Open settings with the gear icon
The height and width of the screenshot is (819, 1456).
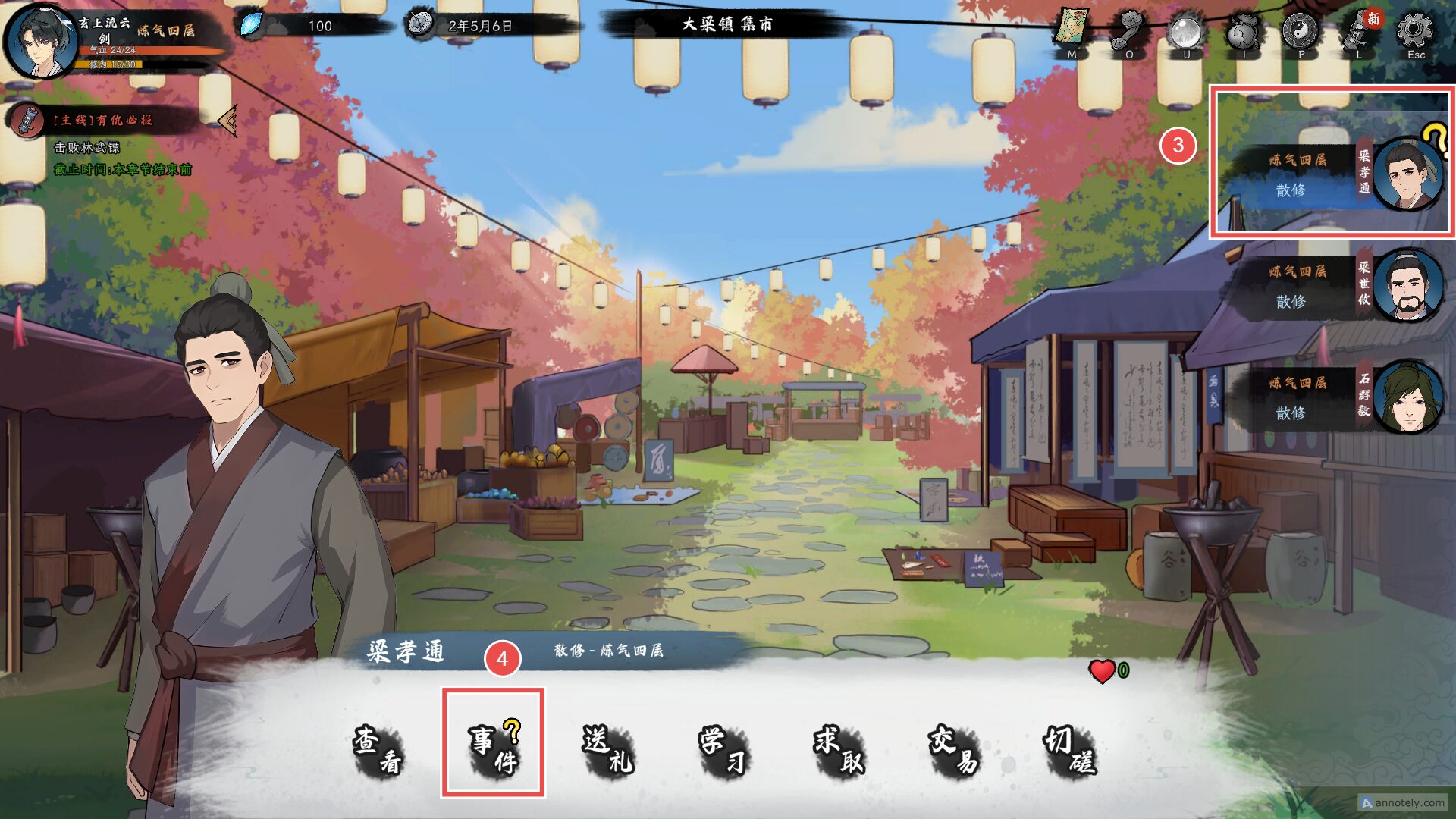pyautogui.click(x=1415, y=32)
